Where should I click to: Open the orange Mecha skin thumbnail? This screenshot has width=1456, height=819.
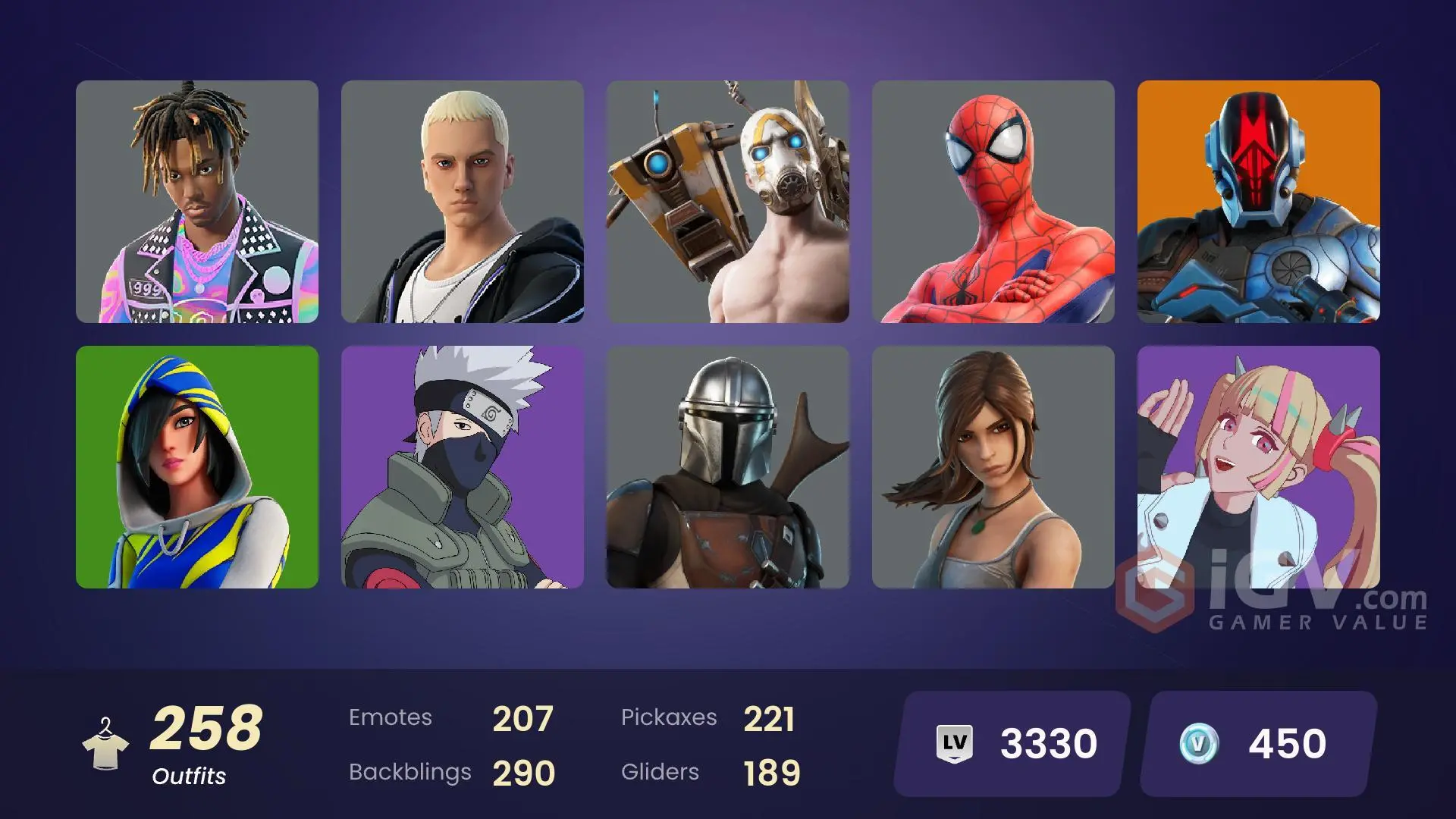coord(1259,203)
